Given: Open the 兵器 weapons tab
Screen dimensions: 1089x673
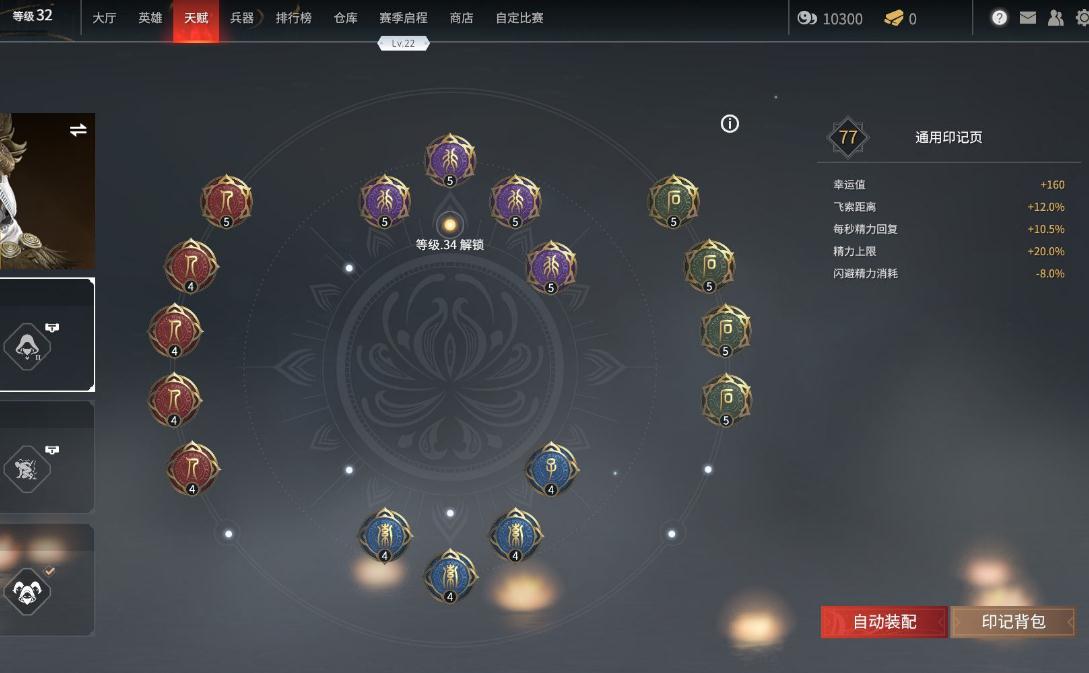Looking at the screenshot, I should [242, 18].
